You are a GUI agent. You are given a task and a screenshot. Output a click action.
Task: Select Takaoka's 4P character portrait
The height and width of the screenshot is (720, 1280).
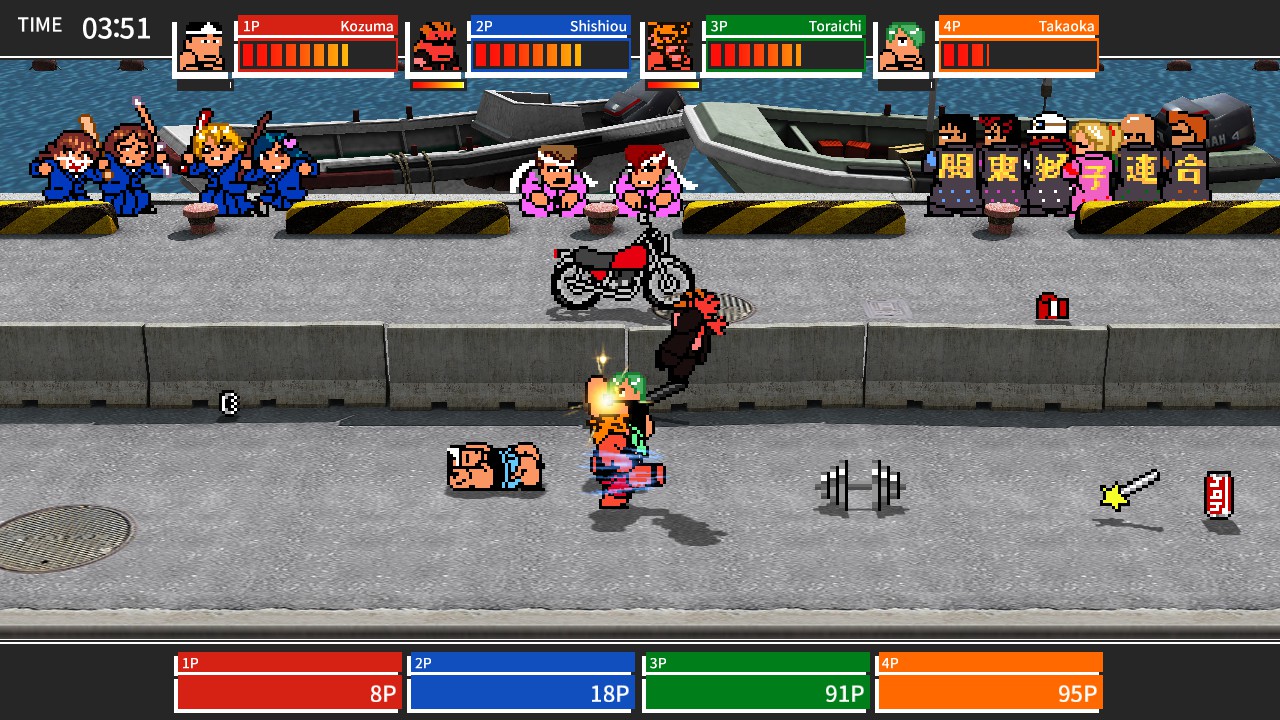tap(906, 45)
